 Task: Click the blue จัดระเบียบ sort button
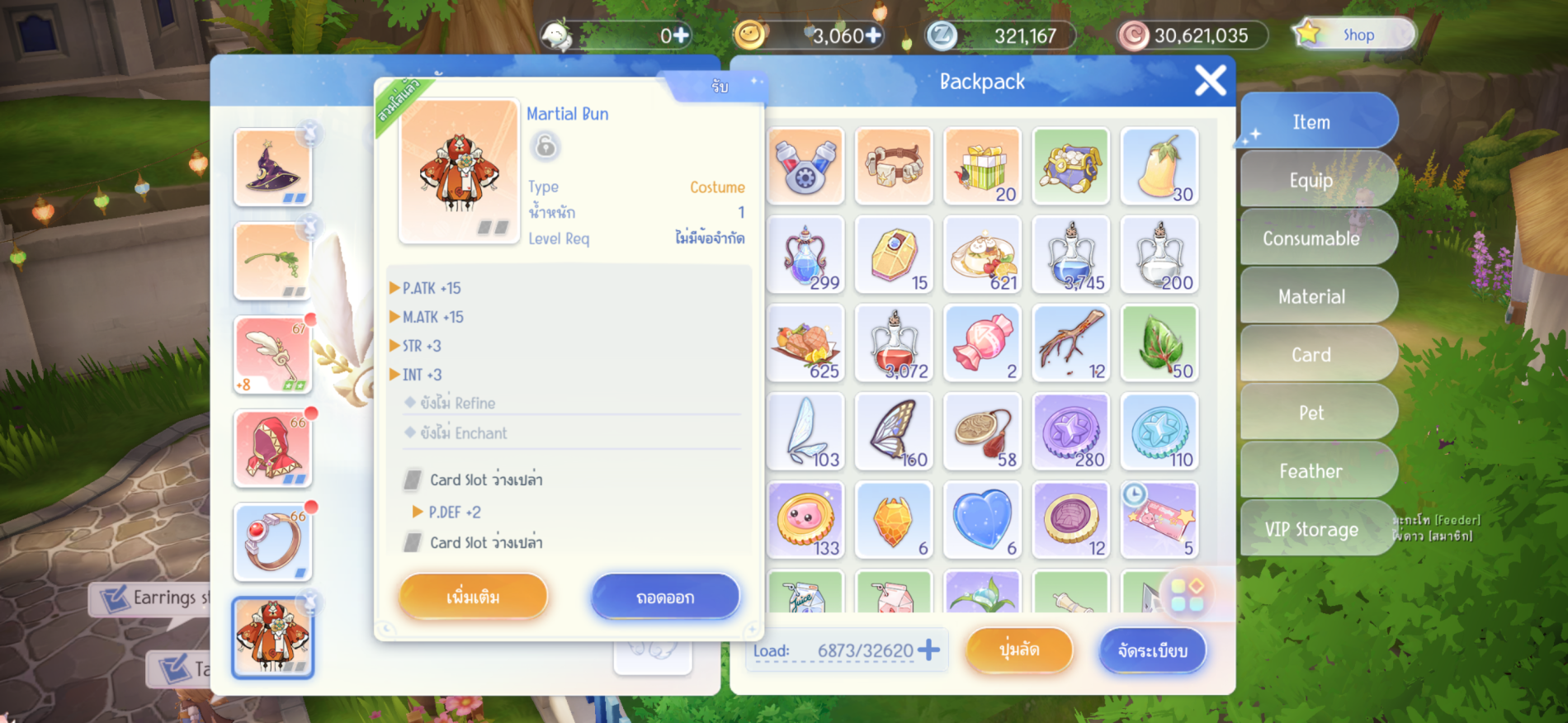coord(1152,650)
